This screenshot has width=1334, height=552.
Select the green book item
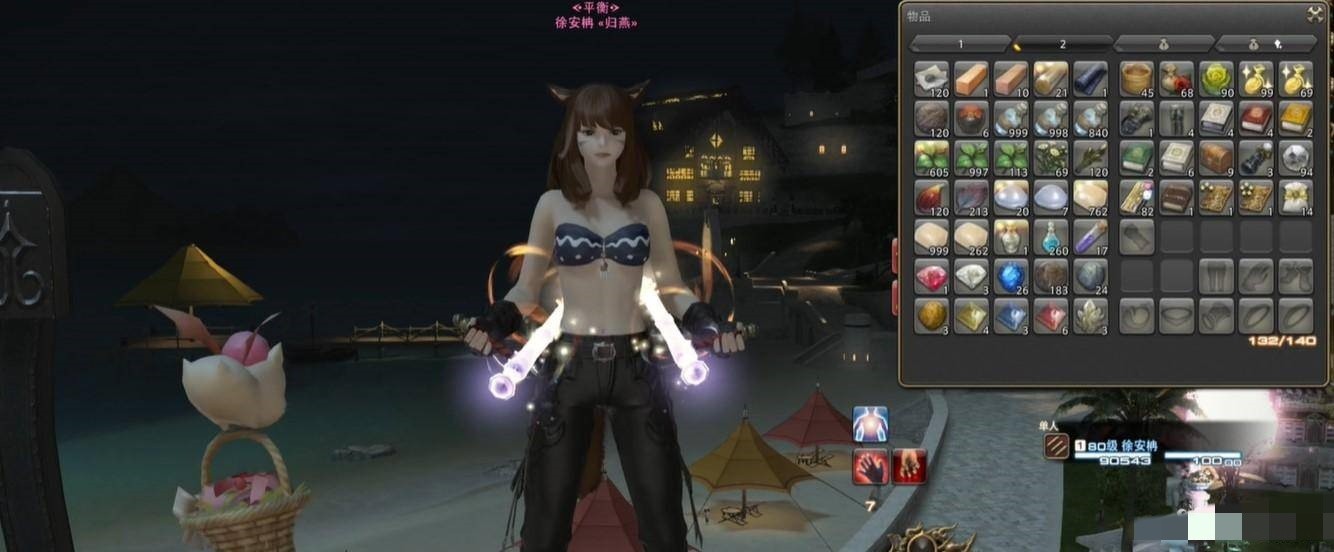(x=1136, y=158)
